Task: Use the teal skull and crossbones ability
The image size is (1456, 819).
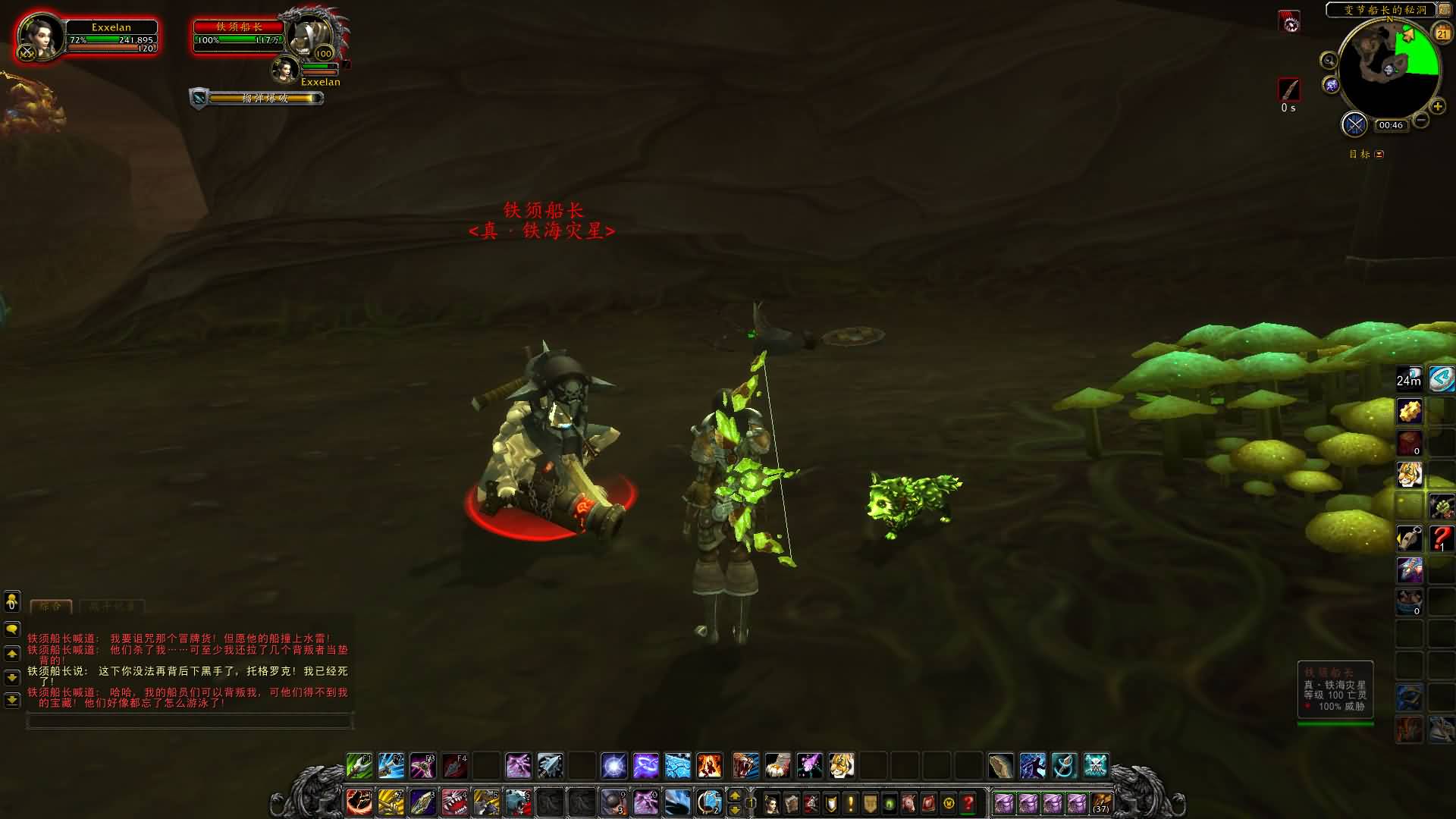Action: point(1096,766)
